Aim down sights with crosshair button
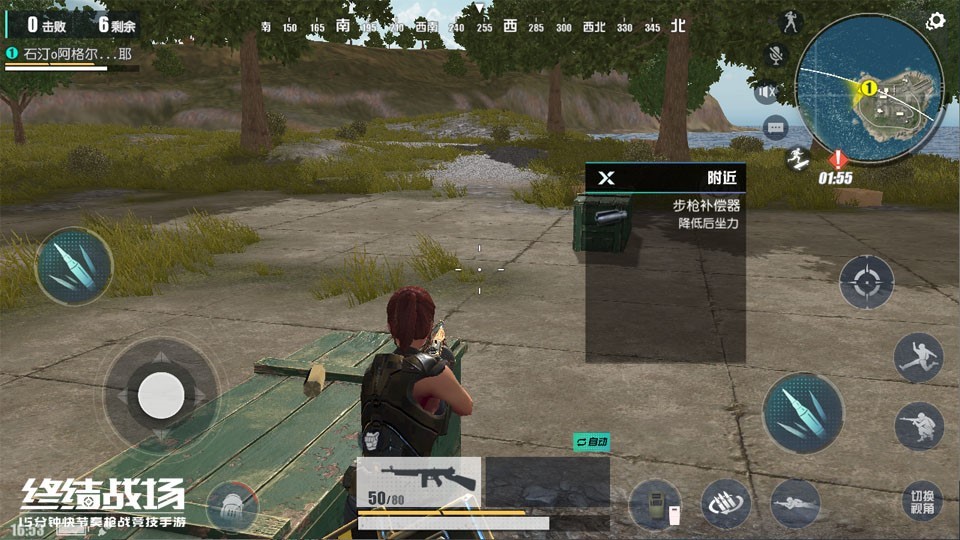The height and width of the screenshot is (540, 960). (x=865, y=281)
